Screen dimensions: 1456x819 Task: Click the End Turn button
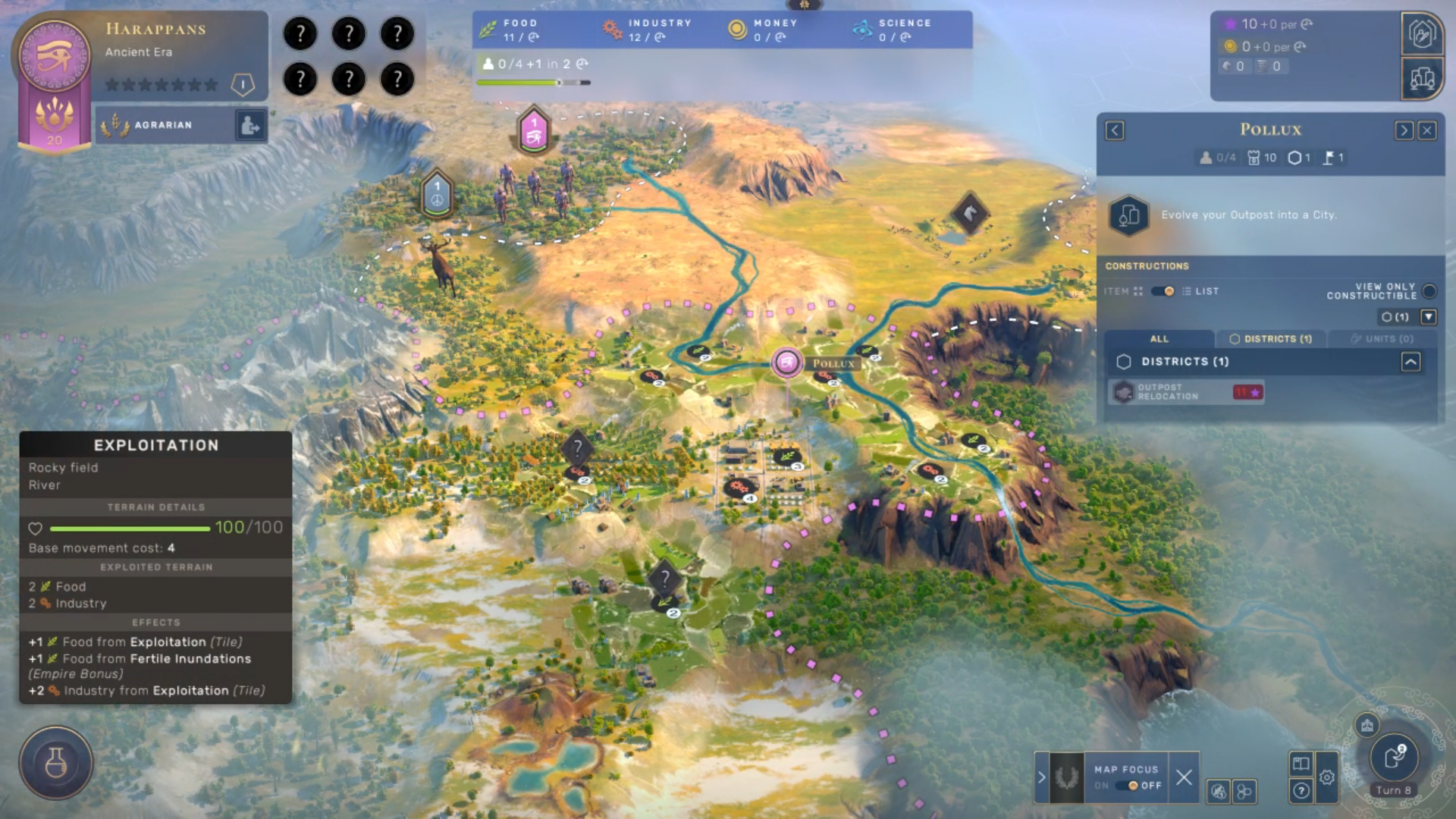(x=1394, y=758)
